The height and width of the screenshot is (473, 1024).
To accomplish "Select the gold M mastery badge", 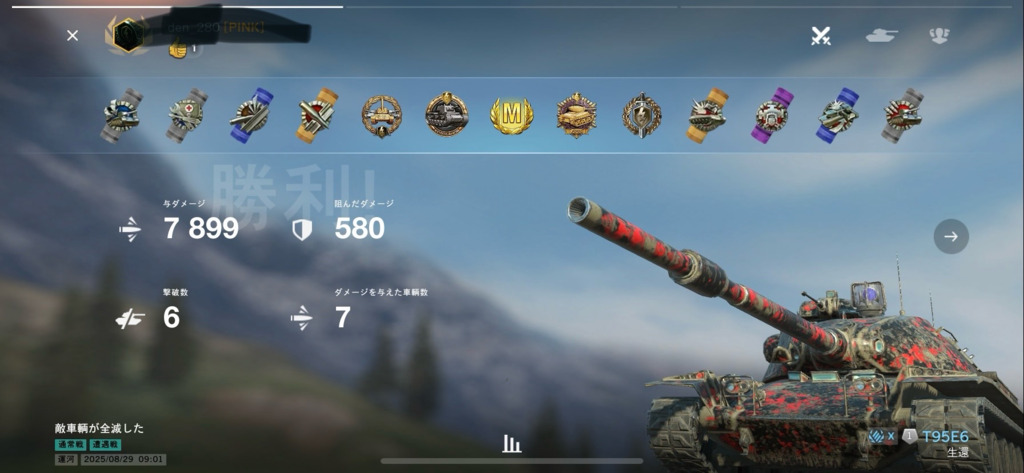I will [x=511, y=116].
